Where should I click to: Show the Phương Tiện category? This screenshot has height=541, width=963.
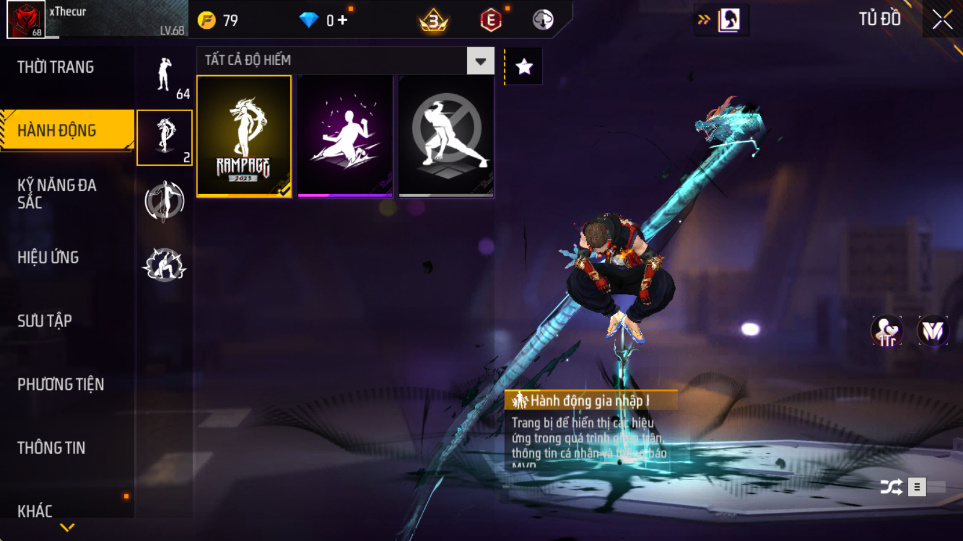pos(61,384)
